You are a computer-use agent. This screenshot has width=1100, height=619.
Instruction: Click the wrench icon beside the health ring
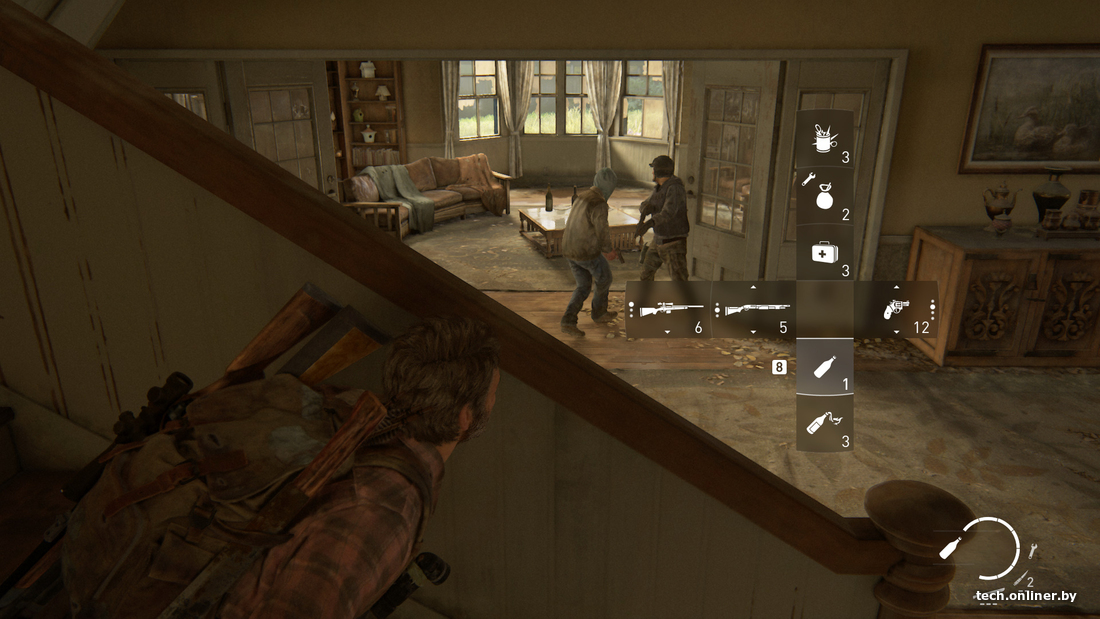point(1033,548)
